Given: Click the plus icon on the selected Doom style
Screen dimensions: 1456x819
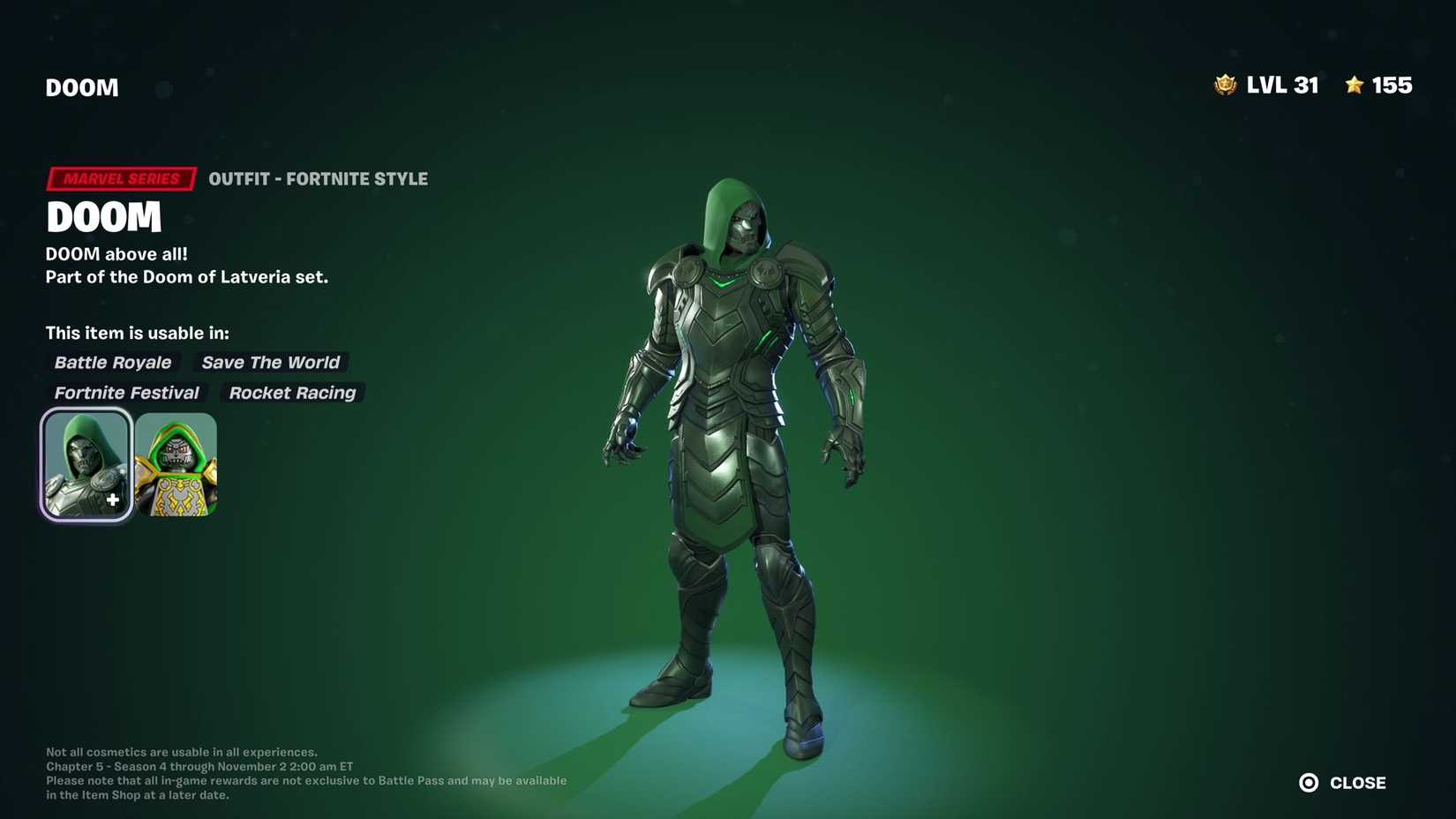Looking at the screenshot, I should 112,500.
